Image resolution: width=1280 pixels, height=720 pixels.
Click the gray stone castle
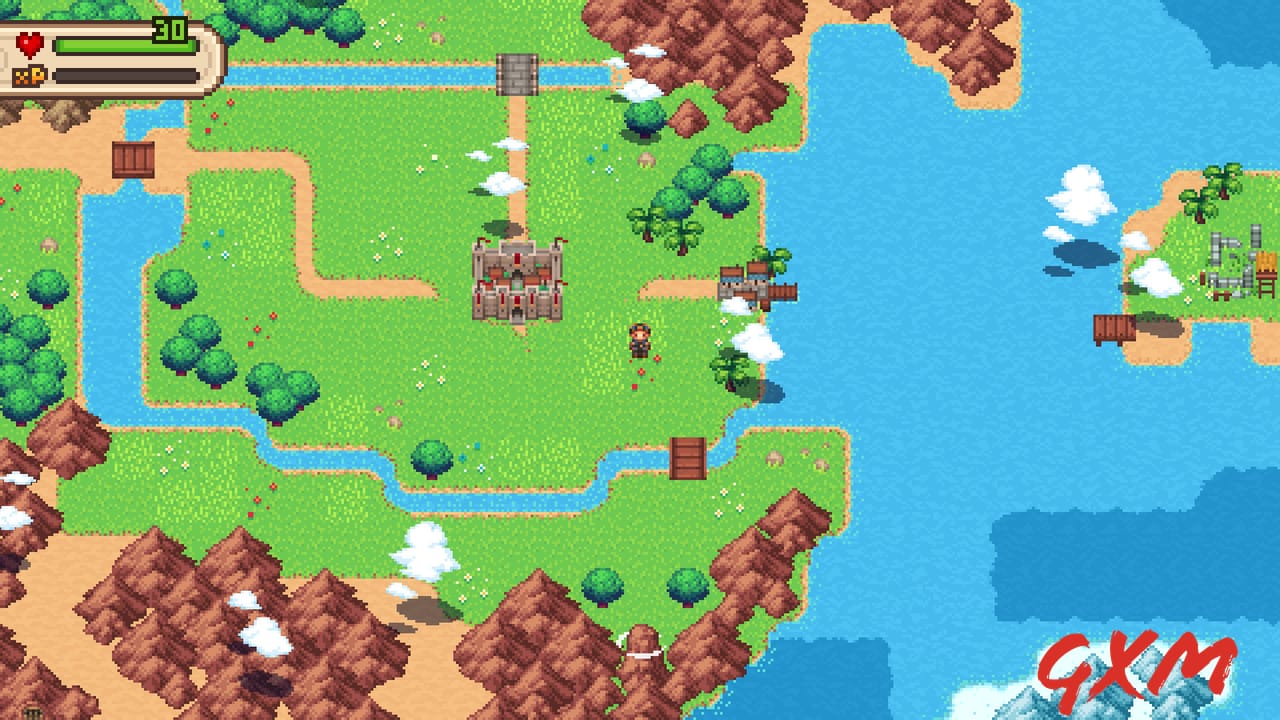click(x=516, y=280)
